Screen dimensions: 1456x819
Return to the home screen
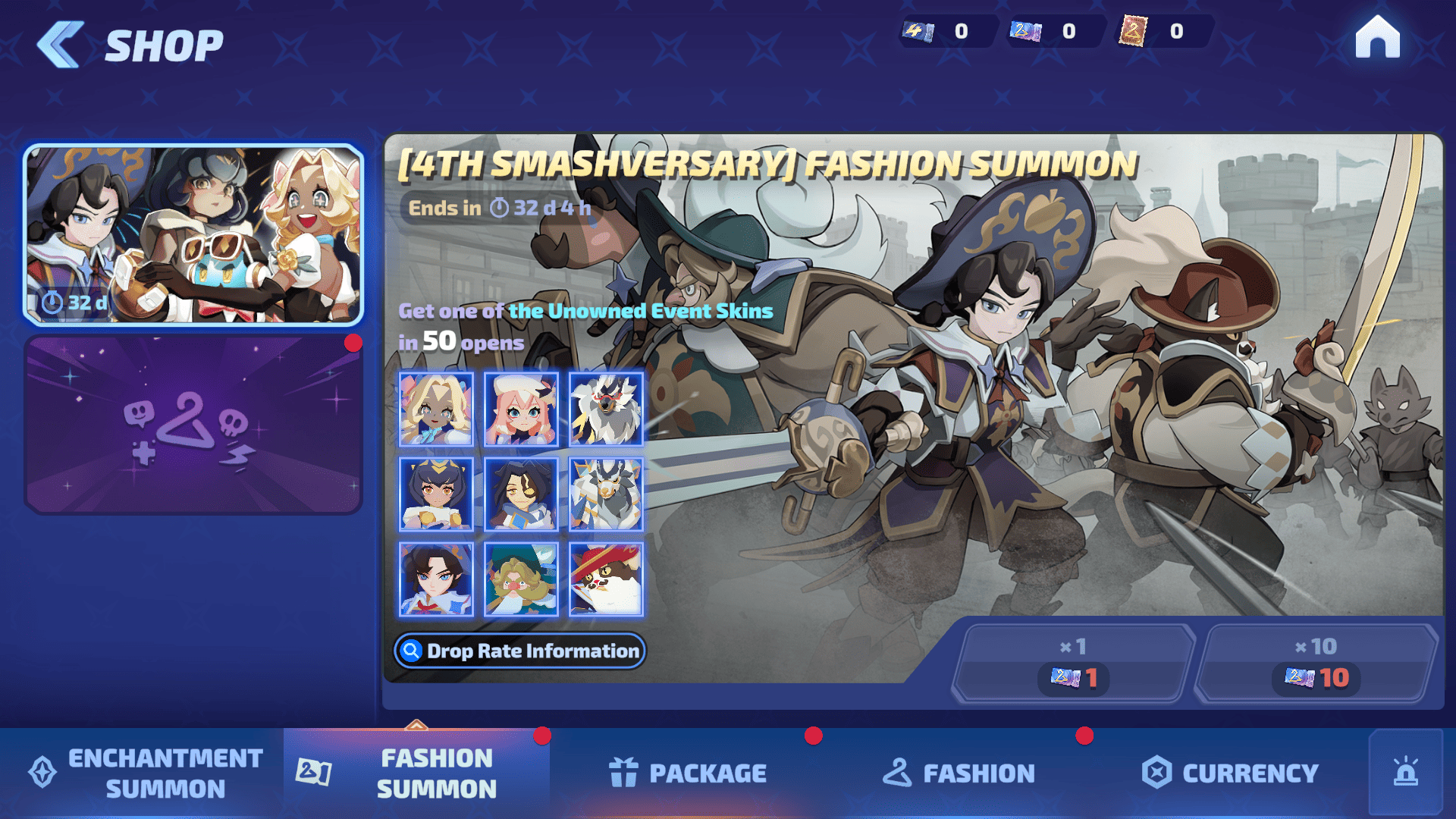tap(1377, 37)
